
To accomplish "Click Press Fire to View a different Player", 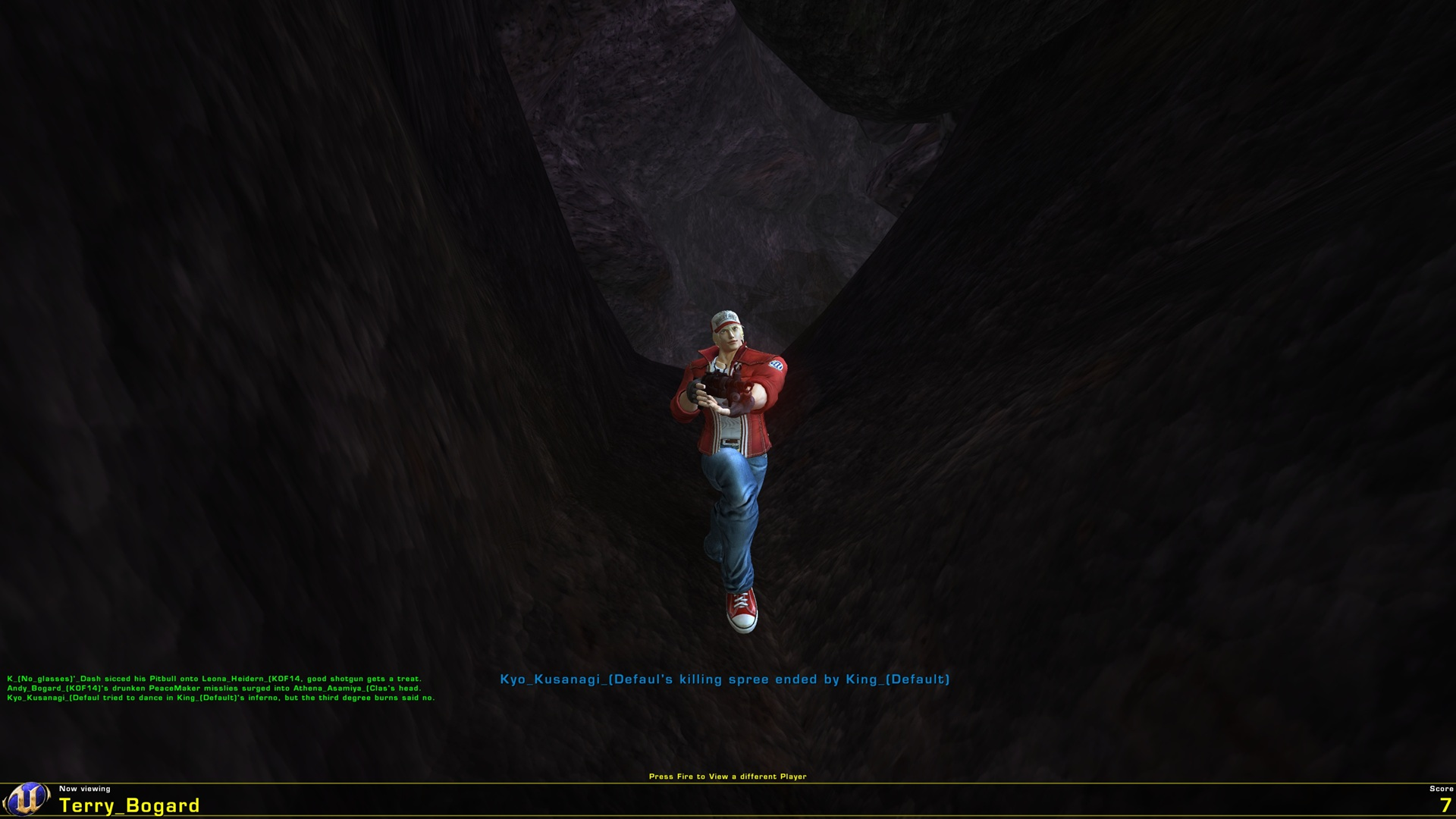I will [728, 777].
